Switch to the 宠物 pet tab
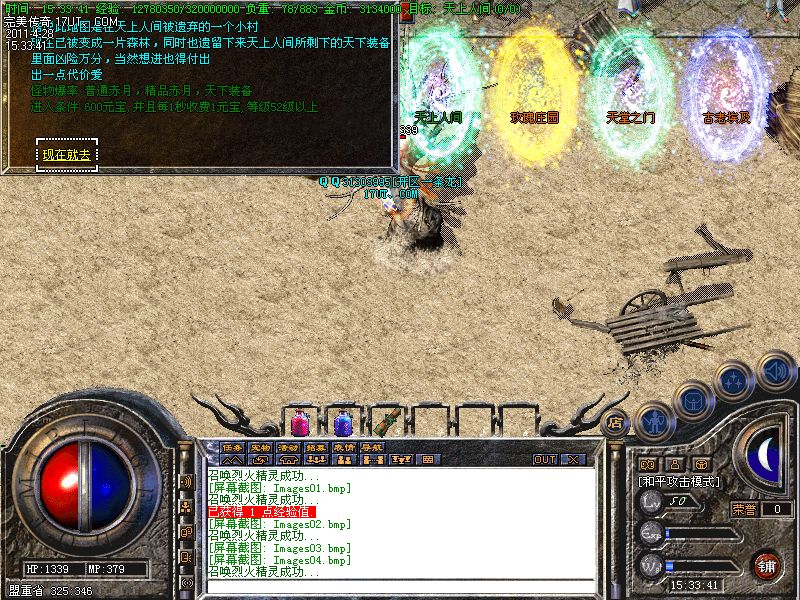This screenshot has height=600, width=800. point(260,447)
